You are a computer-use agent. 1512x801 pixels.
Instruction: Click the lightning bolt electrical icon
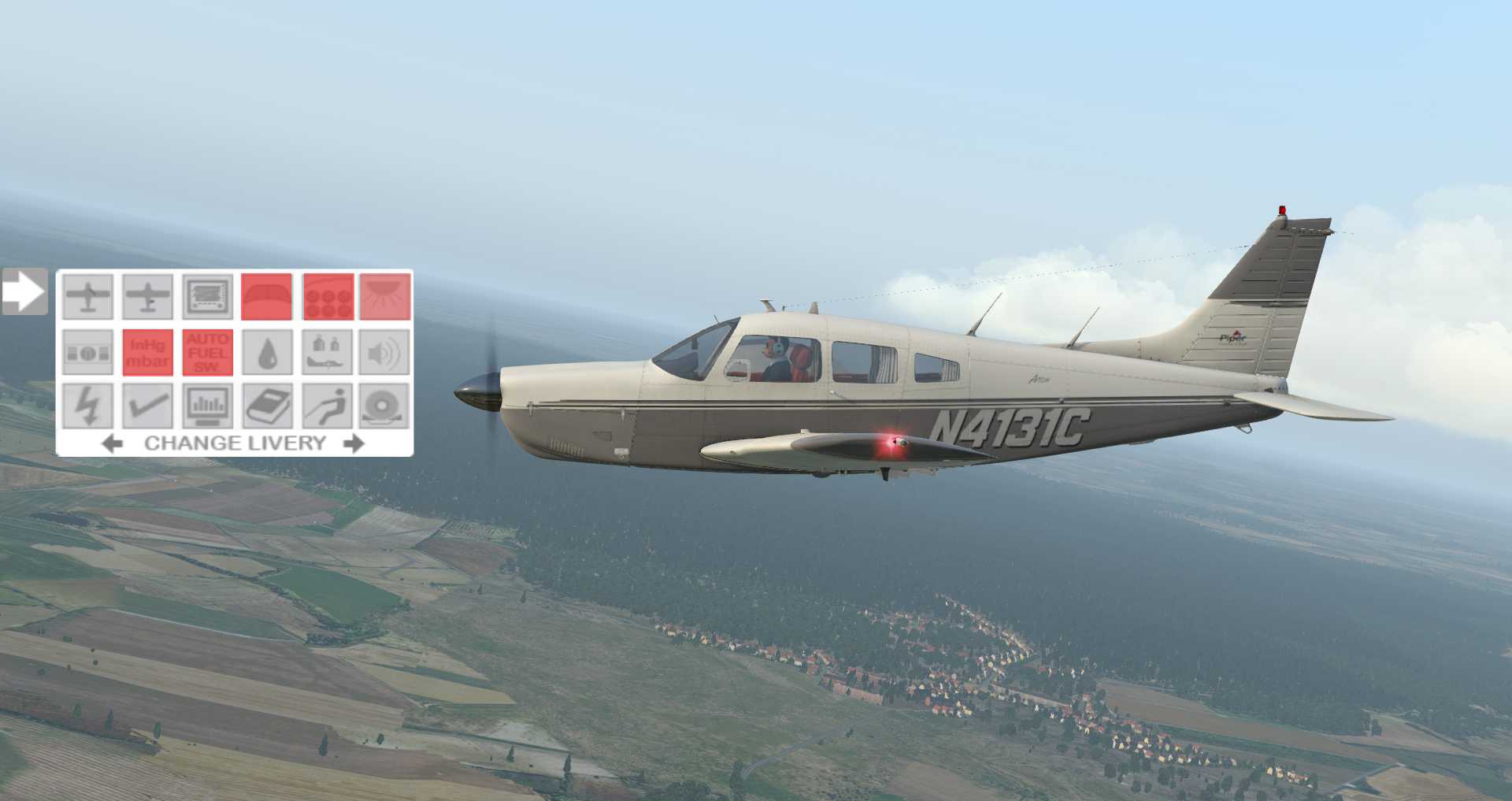click(88, 406)
